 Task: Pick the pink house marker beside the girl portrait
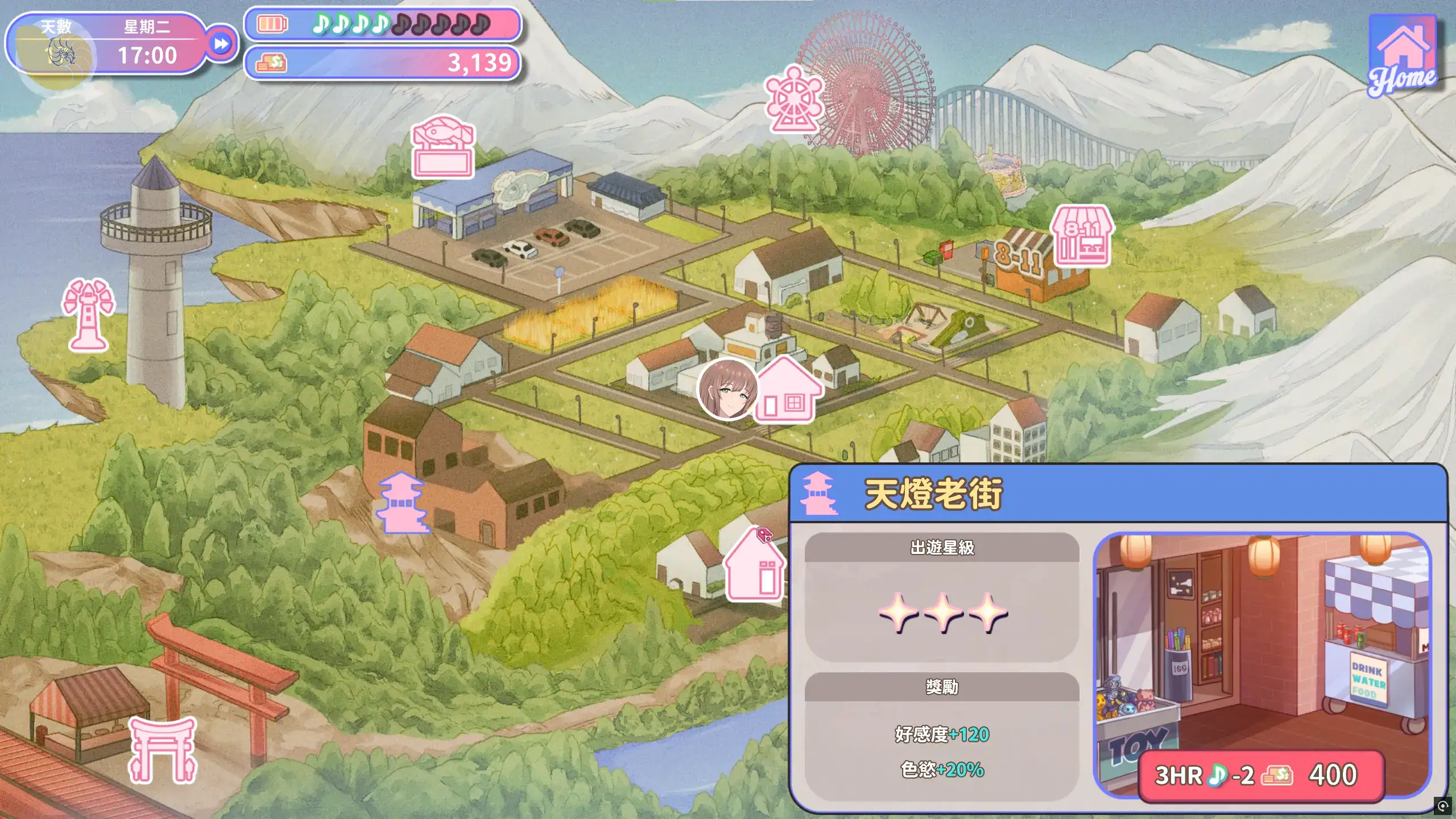click(x=788, y=391)
